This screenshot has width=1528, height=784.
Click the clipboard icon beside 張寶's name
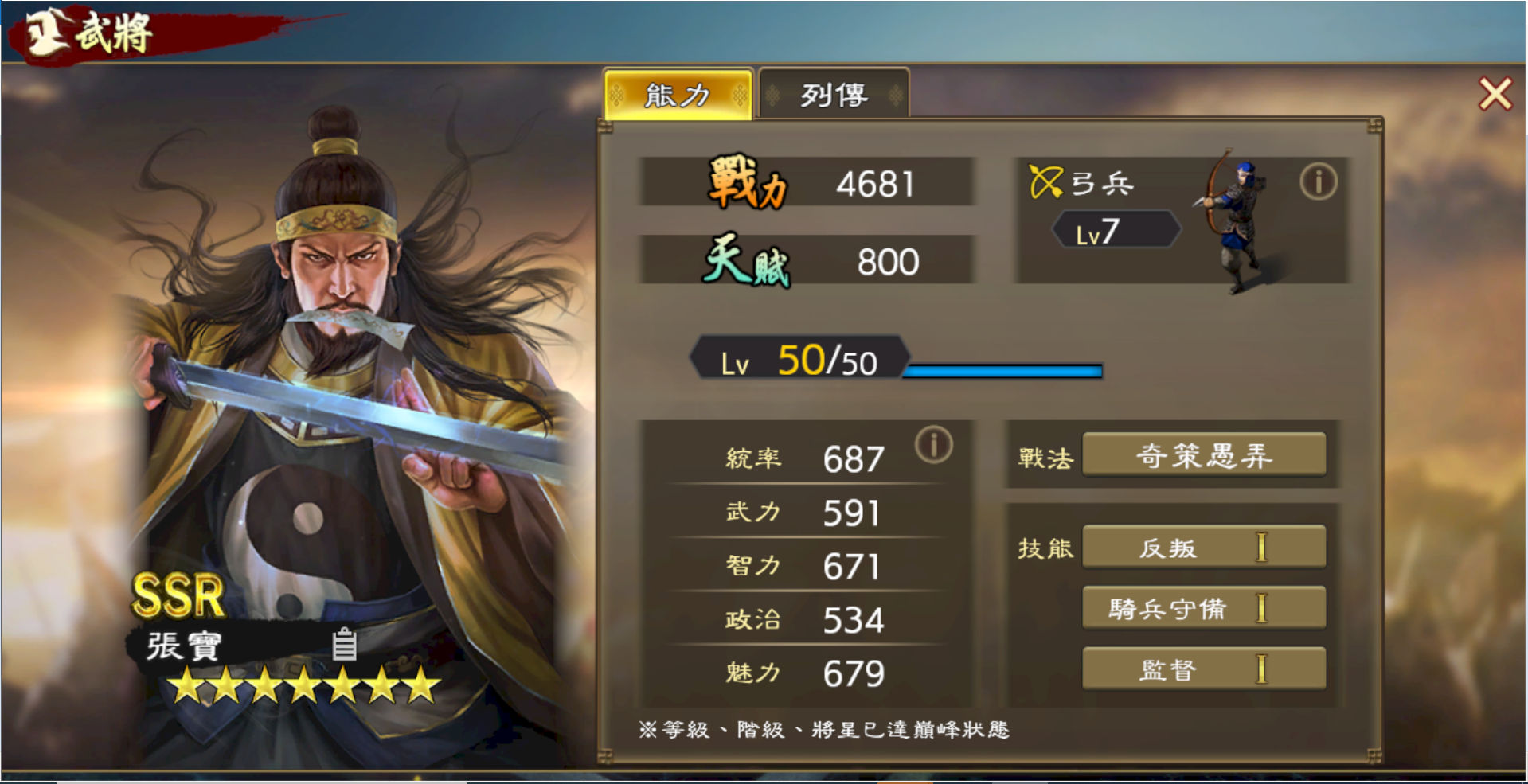tap(344, 645)
